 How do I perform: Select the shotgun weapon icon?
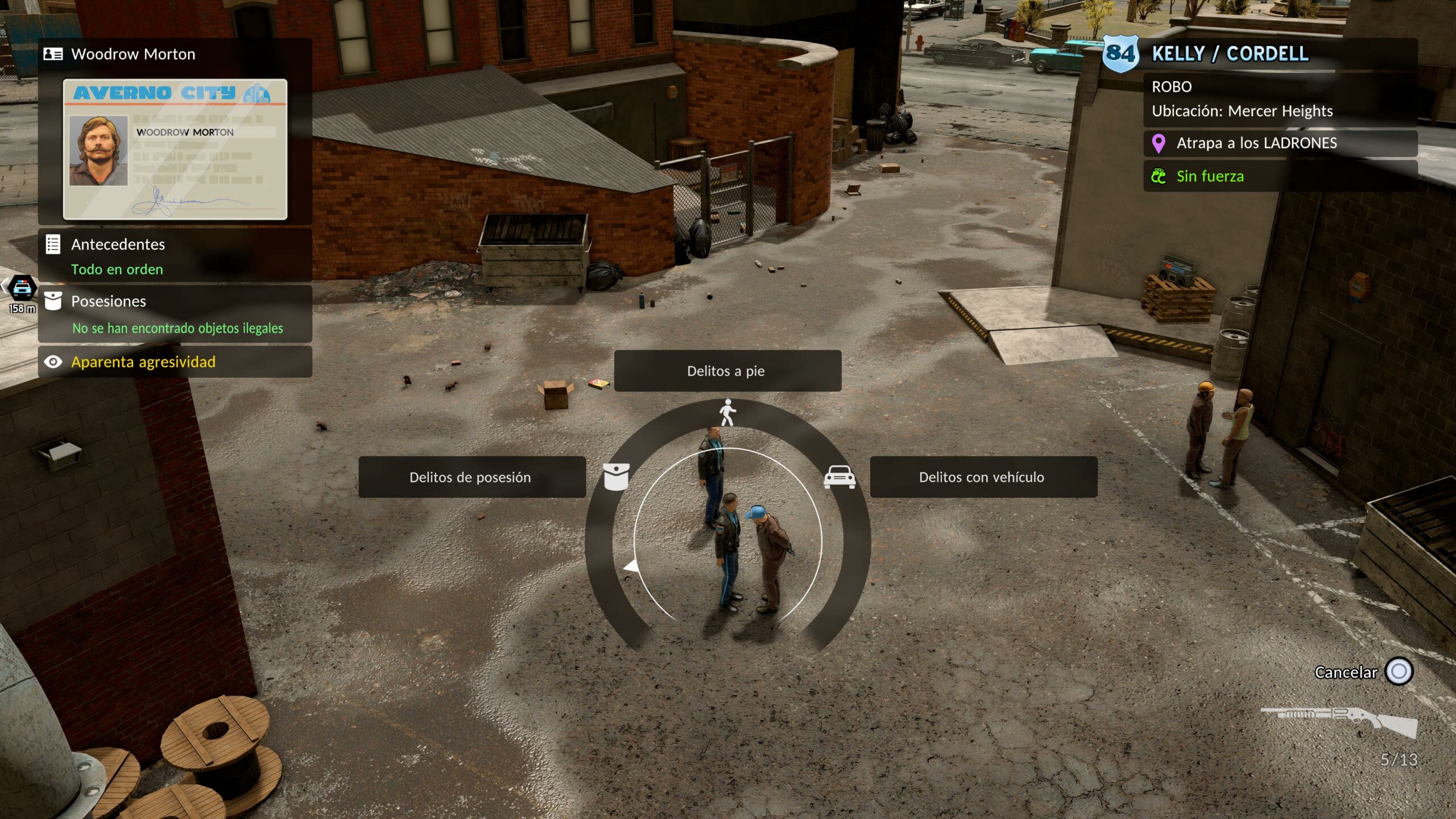coord(1338,721)
